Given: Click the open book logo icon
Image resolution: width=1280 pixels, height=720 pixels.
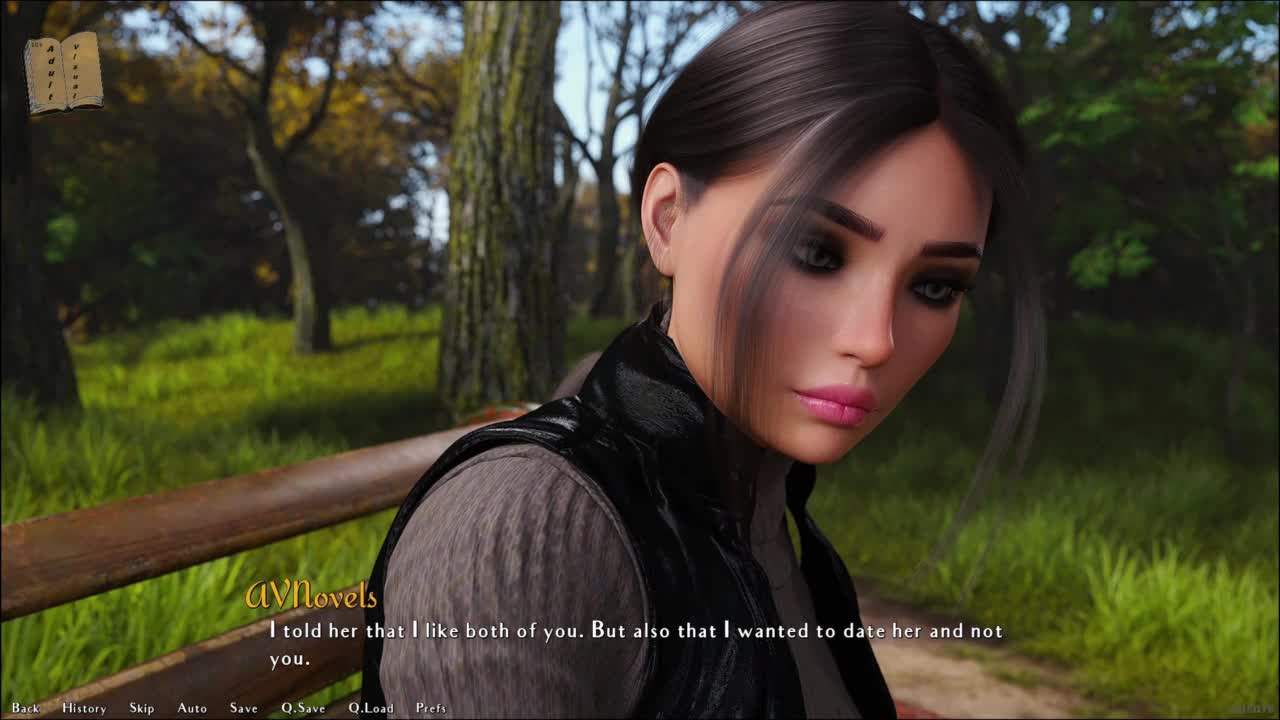Looking at the screenshot, I should [64, 73].
